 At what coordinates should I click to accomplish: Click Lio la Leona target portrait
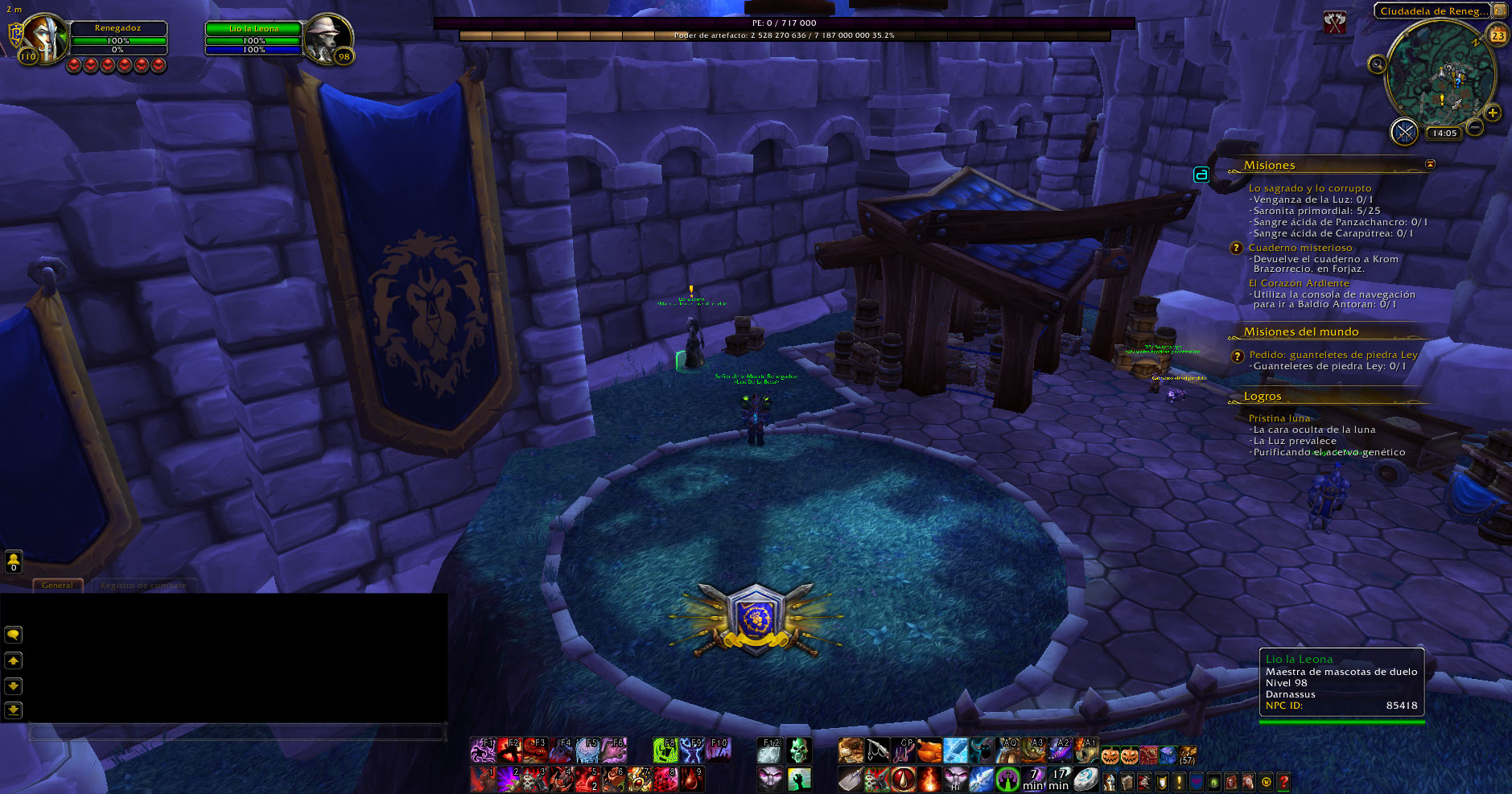tap(328, 38)
